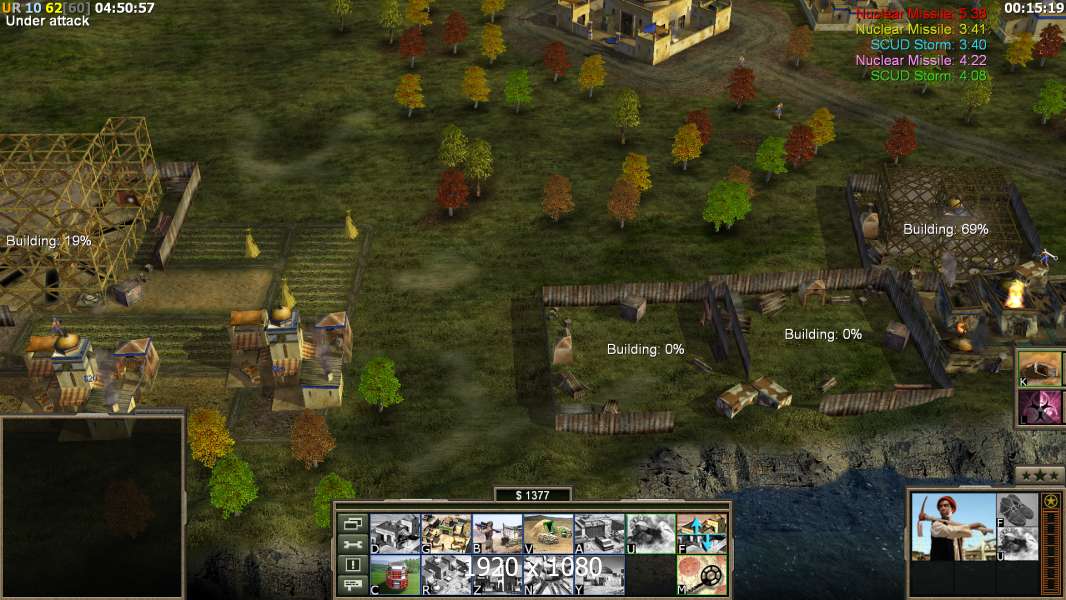Choose the red truck icon marked C
1066x600 pixels.
point(395,575)
